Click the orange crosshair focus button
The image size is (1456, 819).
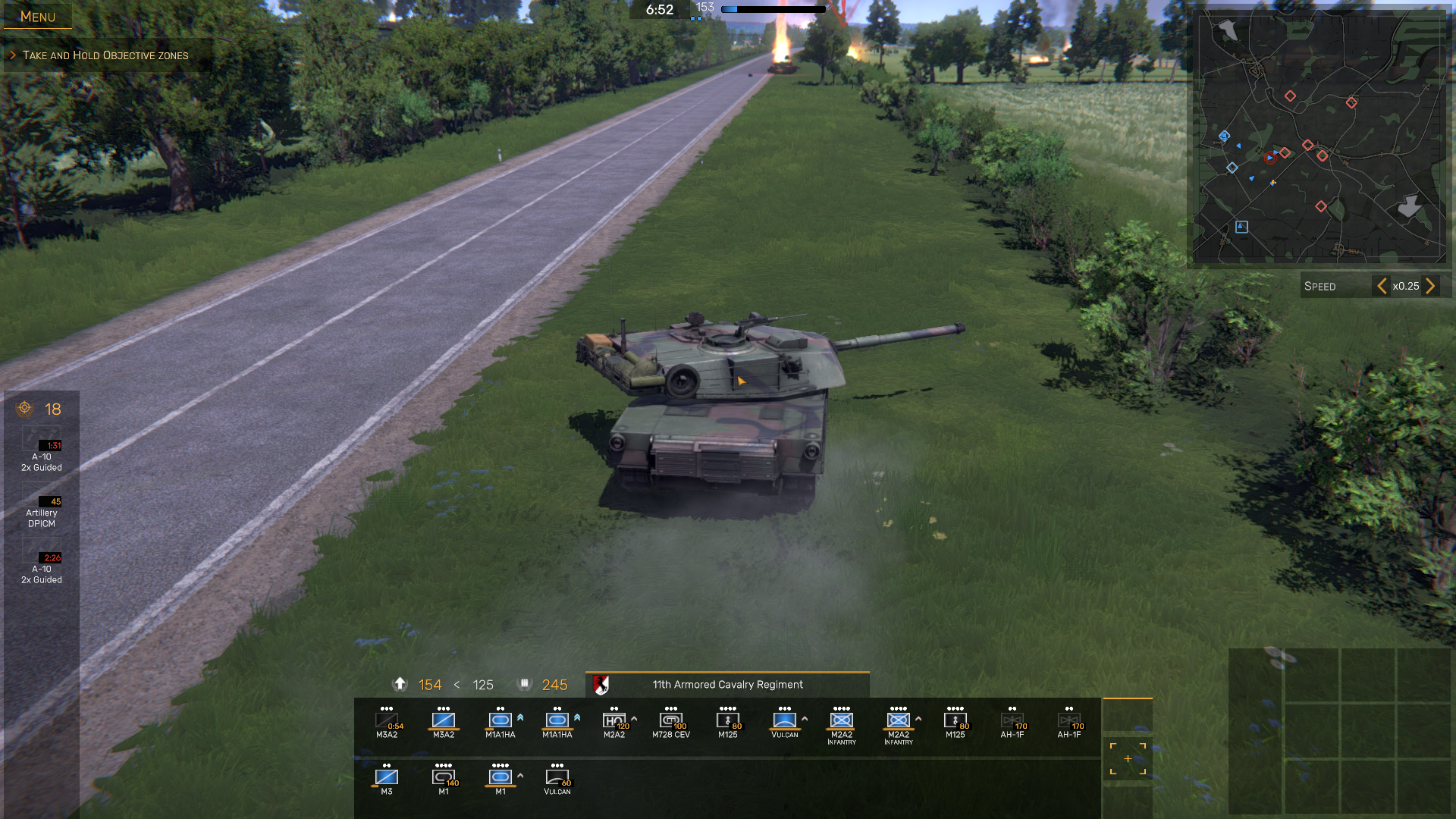click(1128, 759)
